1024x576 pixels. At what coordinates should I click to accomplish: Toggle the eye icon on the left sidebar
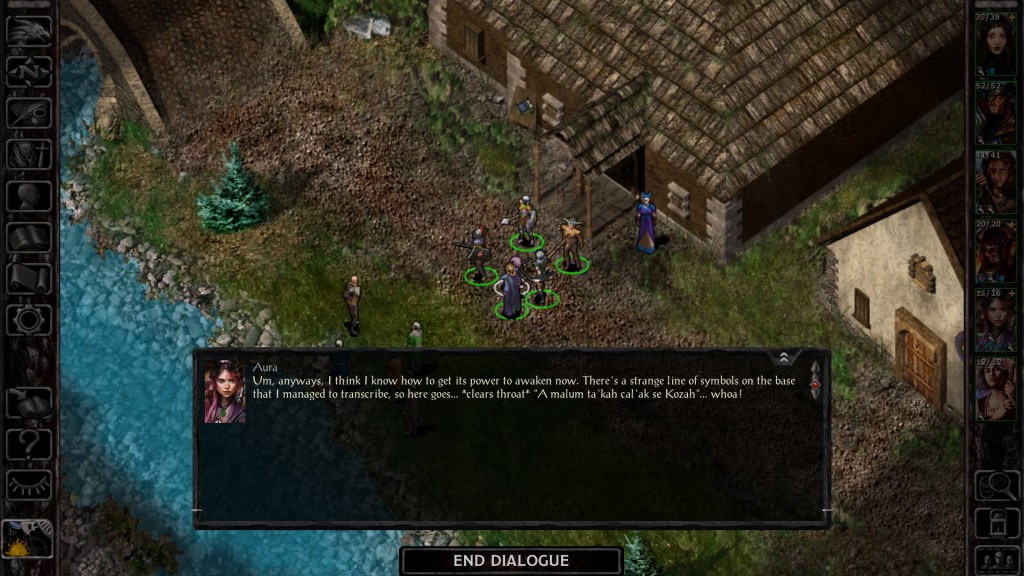[29, 485]
